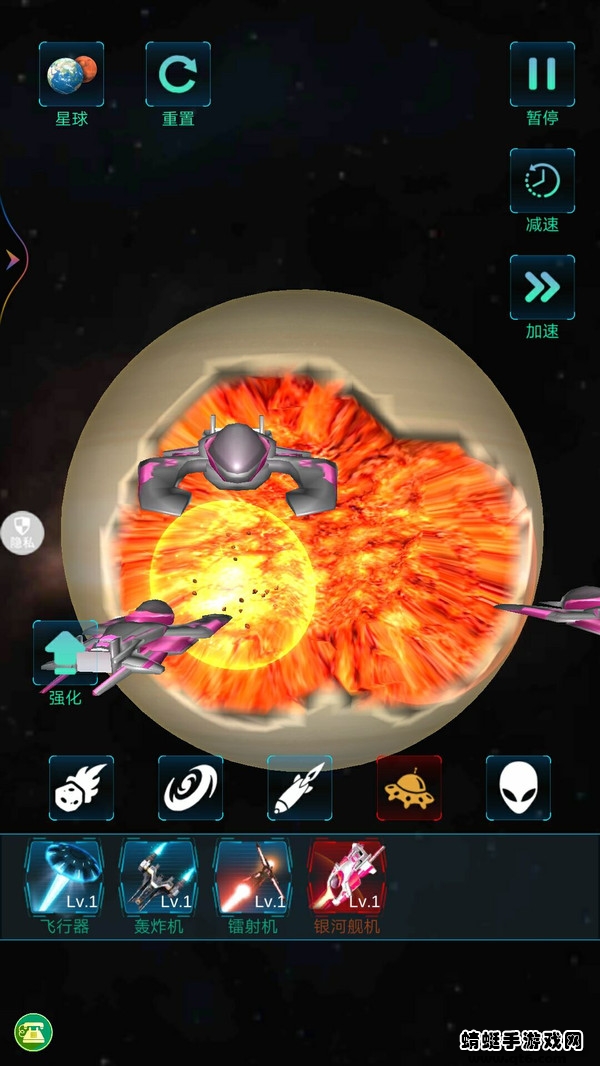Open the alien head category

[518, 788]
